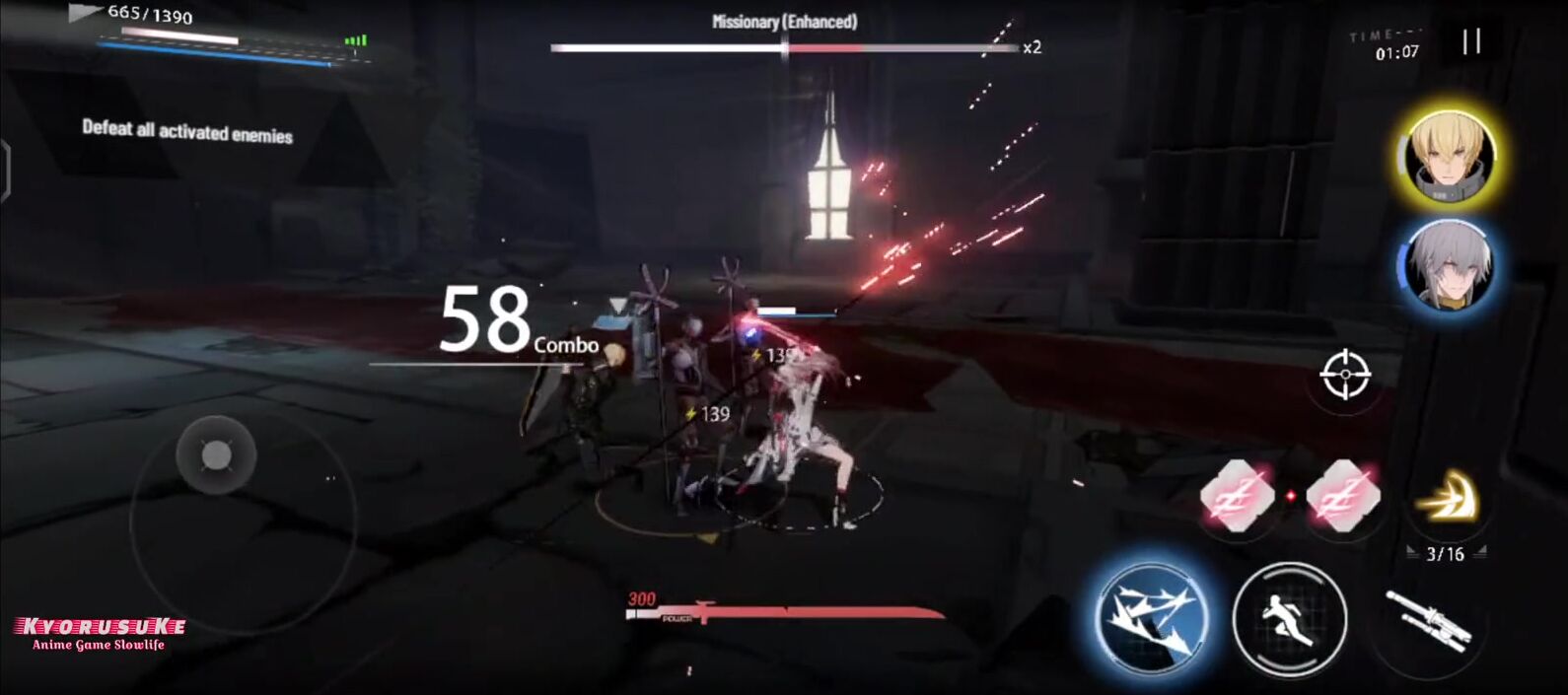Switch to the blonde-haired character portrait
The width and height of the screenshot is (1568, 695).
tap(1448, 156)
